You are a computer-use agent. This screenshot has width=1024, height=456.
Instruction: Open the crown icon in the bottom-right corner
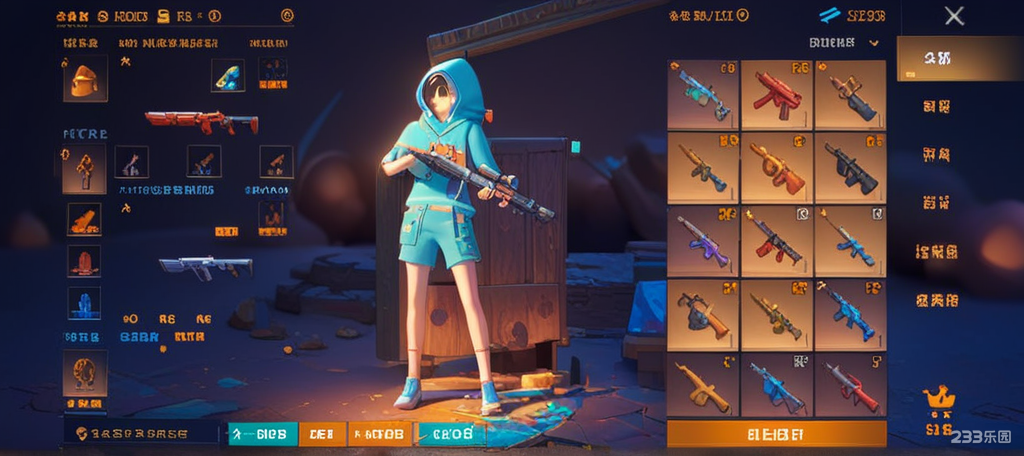(x=939, y=399)
